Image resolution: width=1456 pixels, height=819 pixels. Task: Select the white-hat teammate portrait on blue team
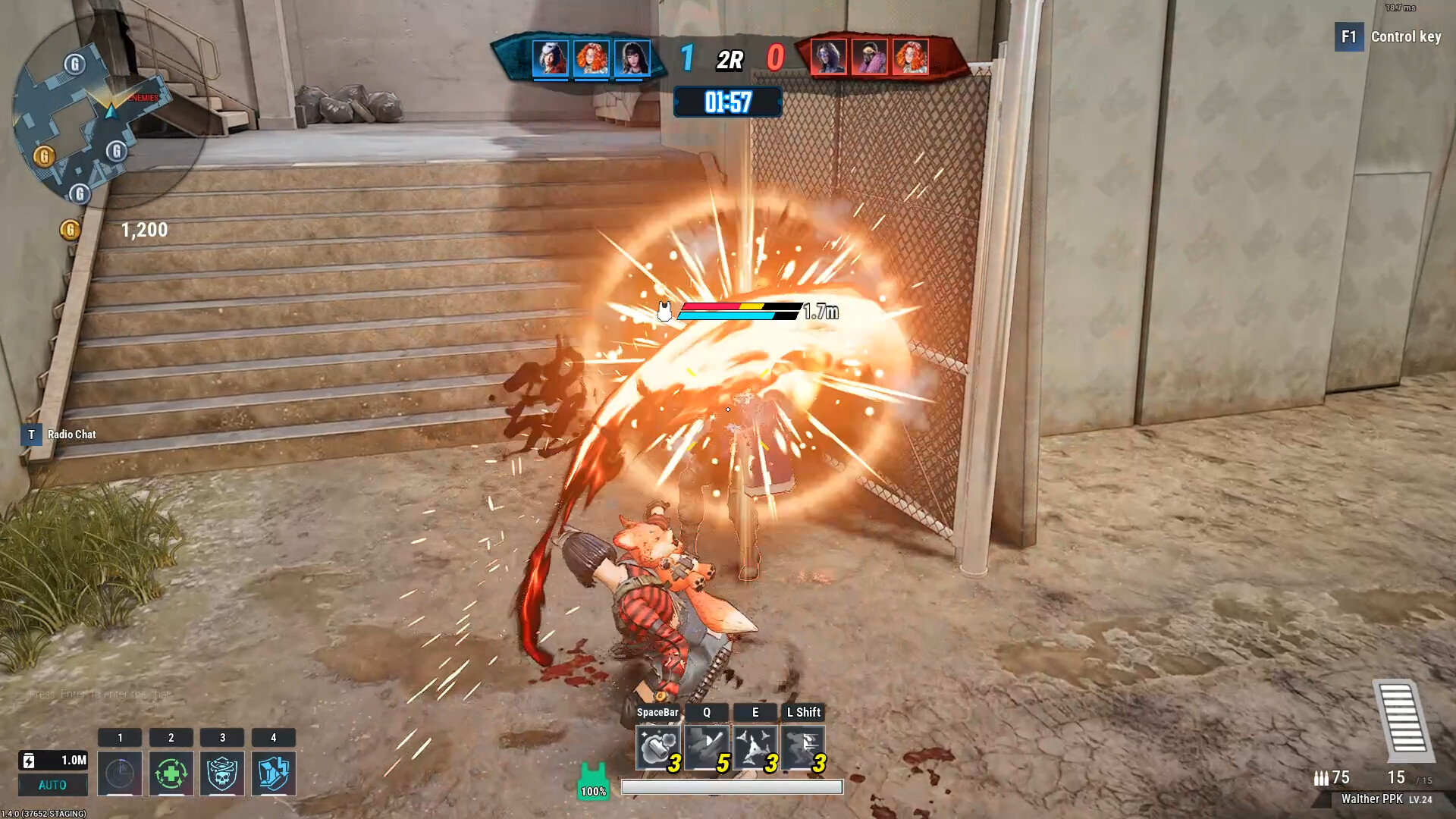[x=550, y=58]
